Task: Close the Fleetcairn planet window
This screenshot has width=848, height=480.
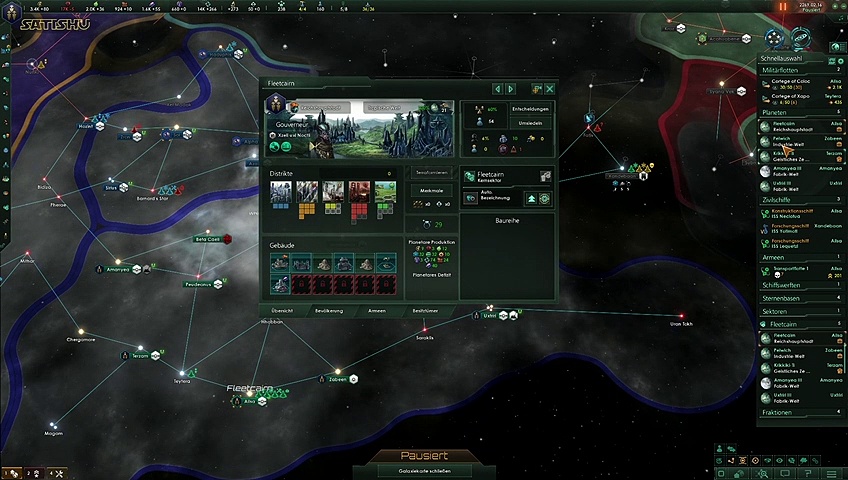Action: tap(550, 89)
